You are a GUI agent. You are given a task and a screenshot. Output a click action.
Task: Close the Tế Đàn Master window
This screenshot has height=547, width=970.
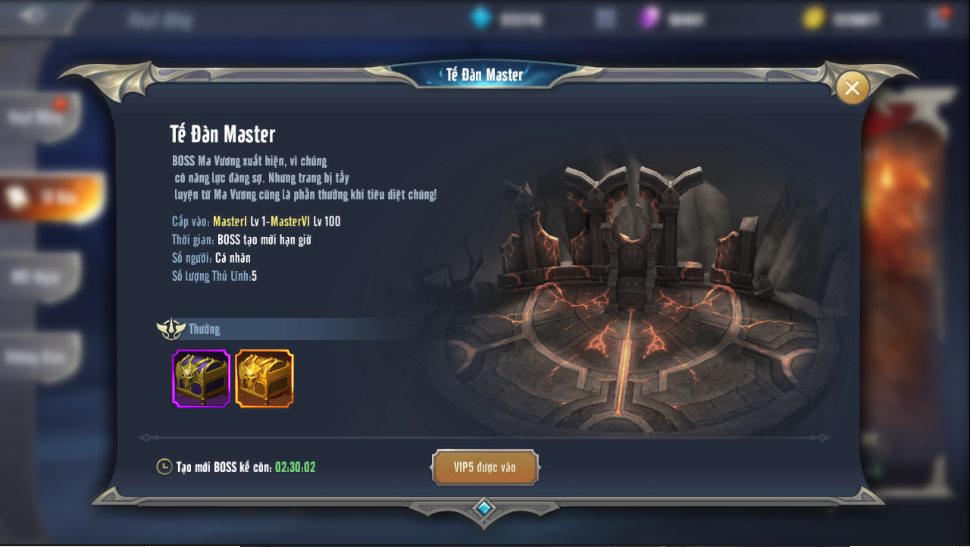(852, 88)
